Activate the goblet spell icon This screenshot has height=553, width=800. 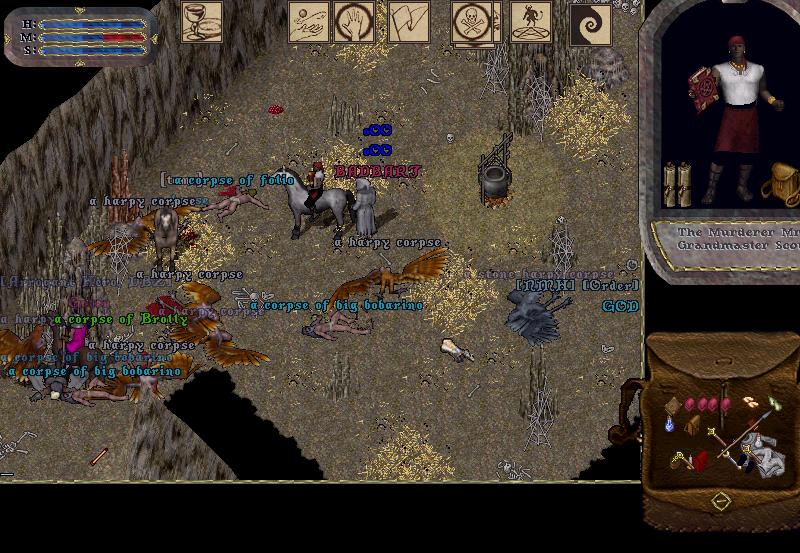click(x=202, y=22)
